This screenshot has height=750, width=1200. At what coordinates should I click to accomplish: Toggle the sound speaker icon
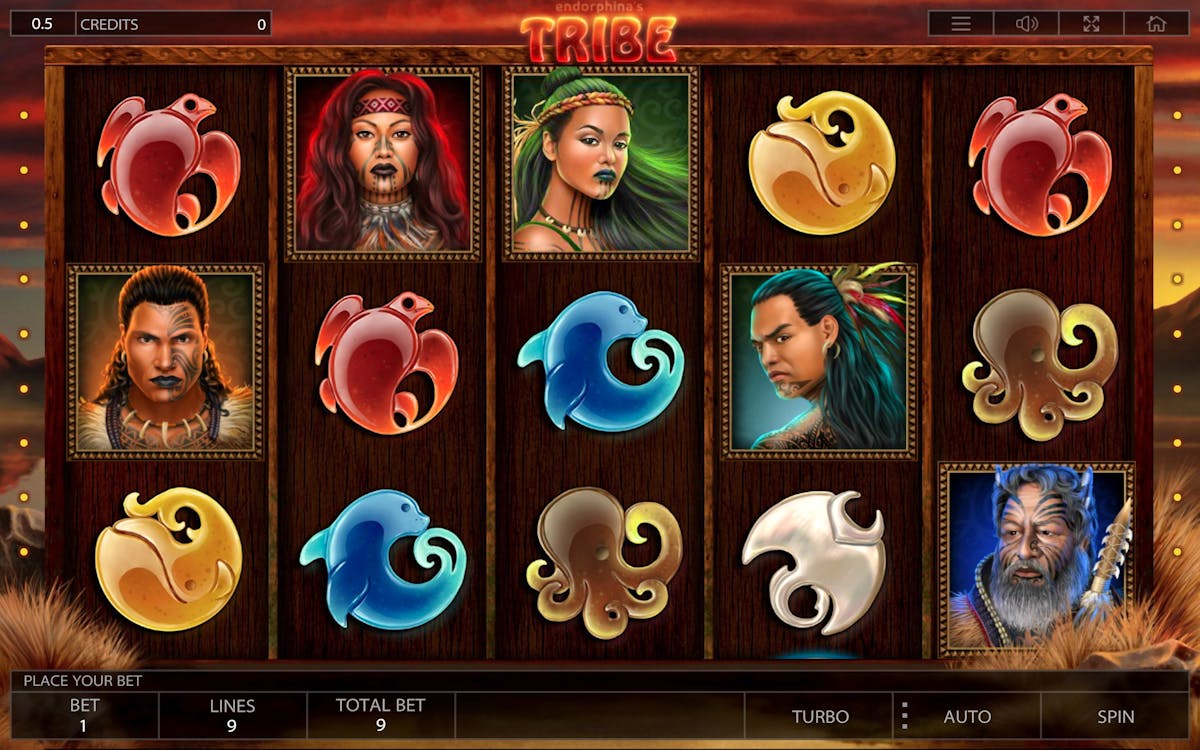coord(1027,24)
